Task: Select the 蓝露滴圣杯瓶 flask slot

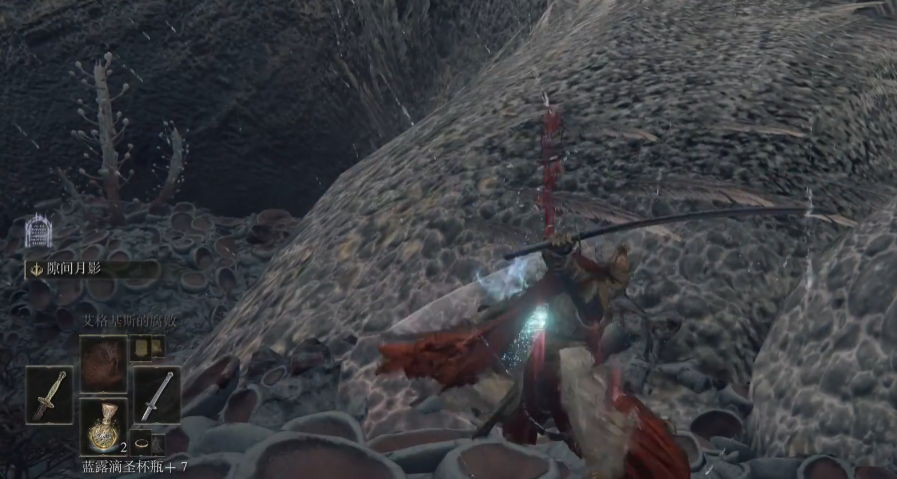Action: coord(103,427)
